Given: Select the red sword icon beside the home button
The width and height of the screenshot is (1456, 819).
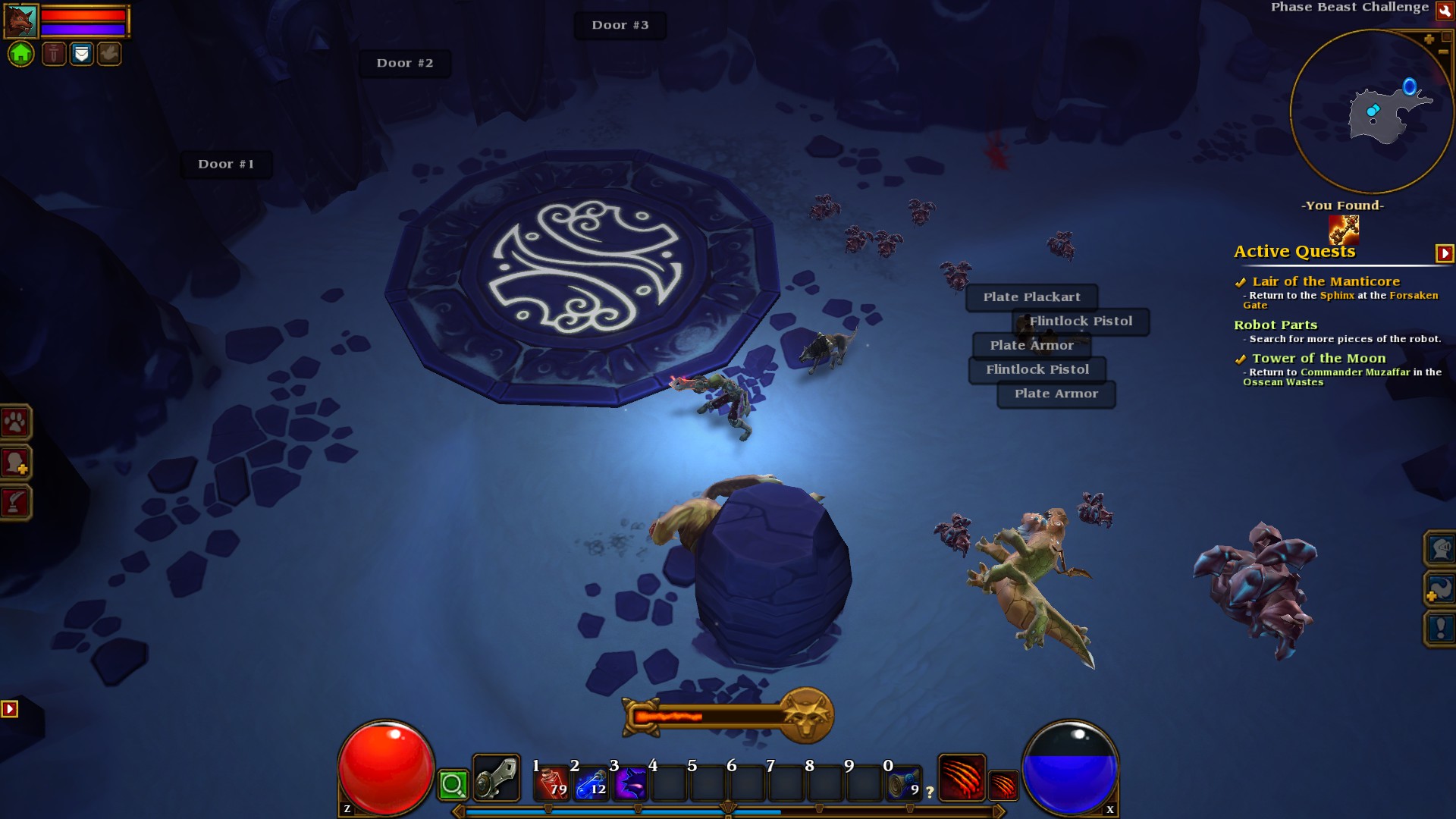Looking at the screenshot, I should [54, 54].
